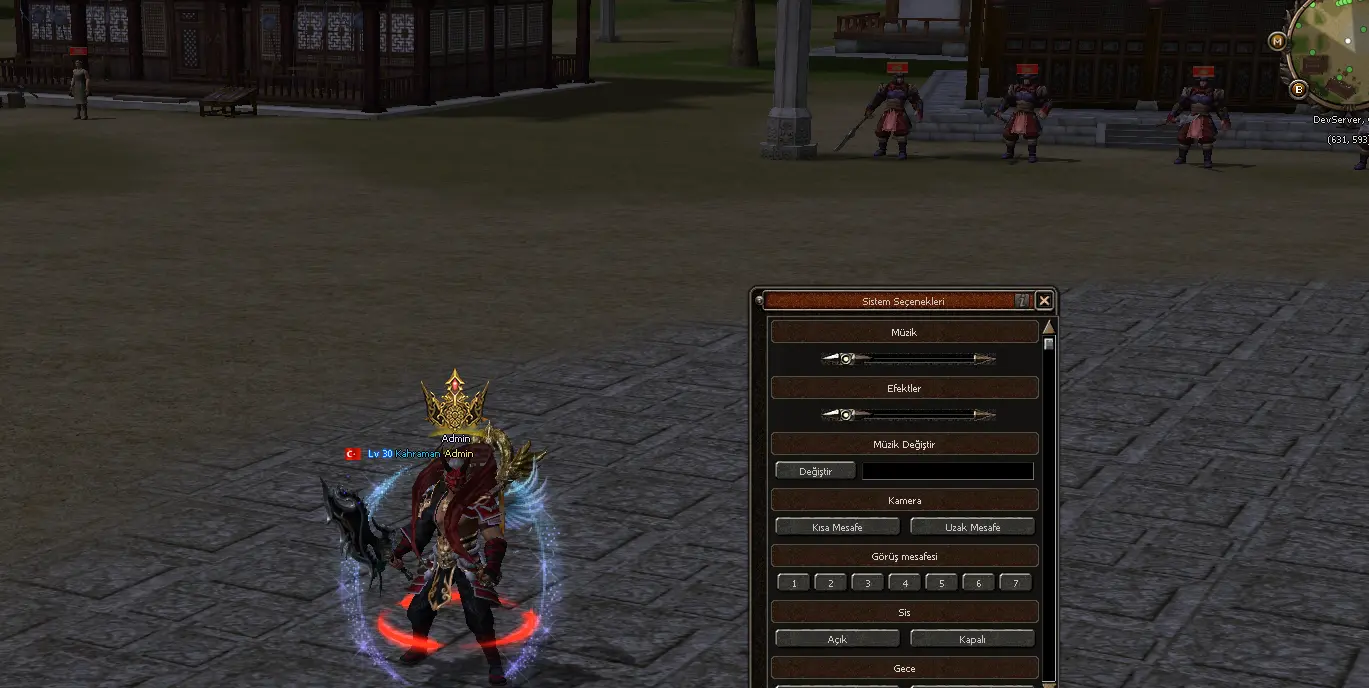Open the map with the M button
The width and height of the screenshot is (1369, 688).
pyautogui.click(x=1277, y=41)
